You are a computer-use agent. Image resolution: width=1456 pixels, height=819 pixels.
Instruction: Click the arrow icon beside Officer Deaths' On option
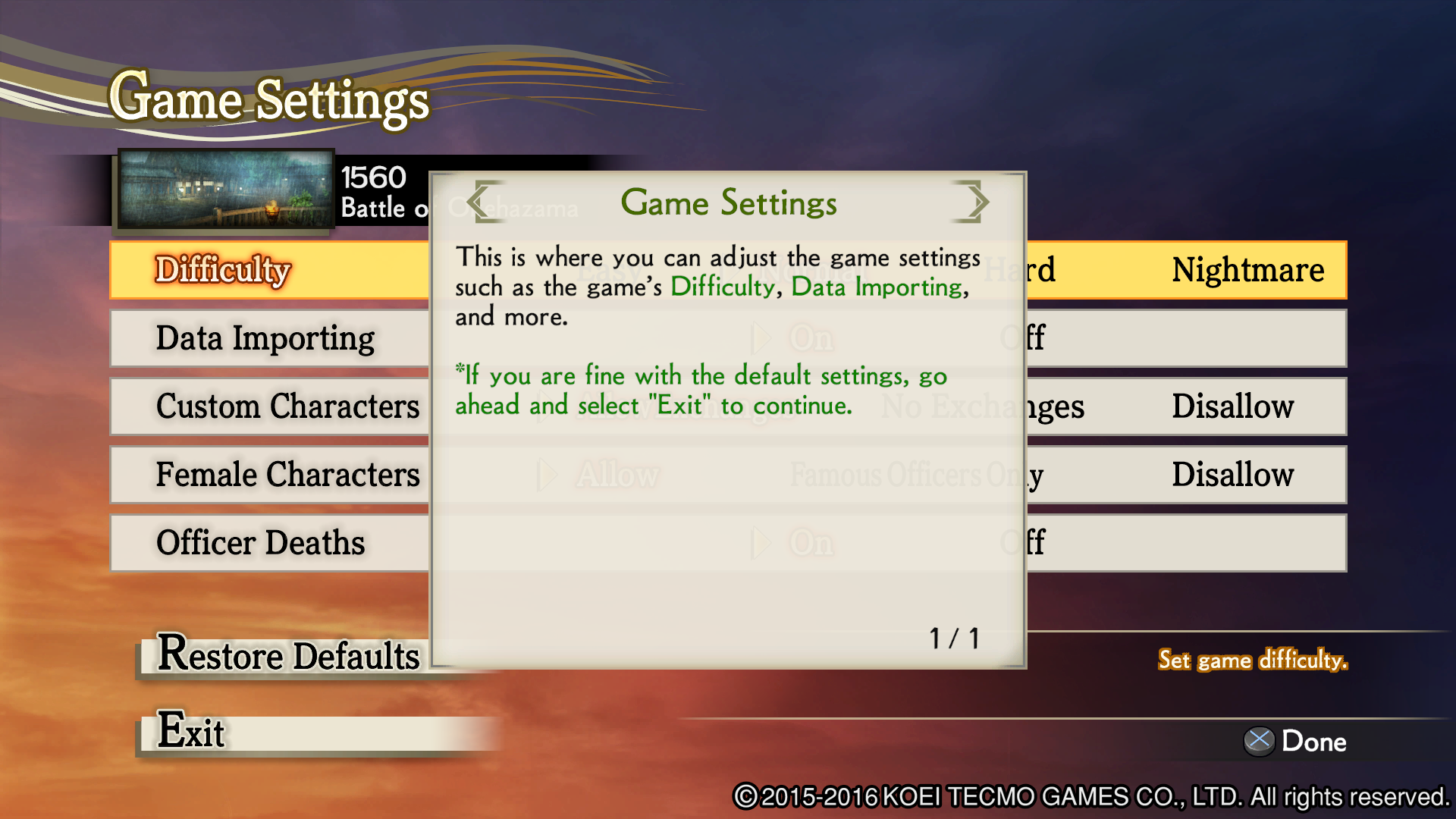point(761,543)
